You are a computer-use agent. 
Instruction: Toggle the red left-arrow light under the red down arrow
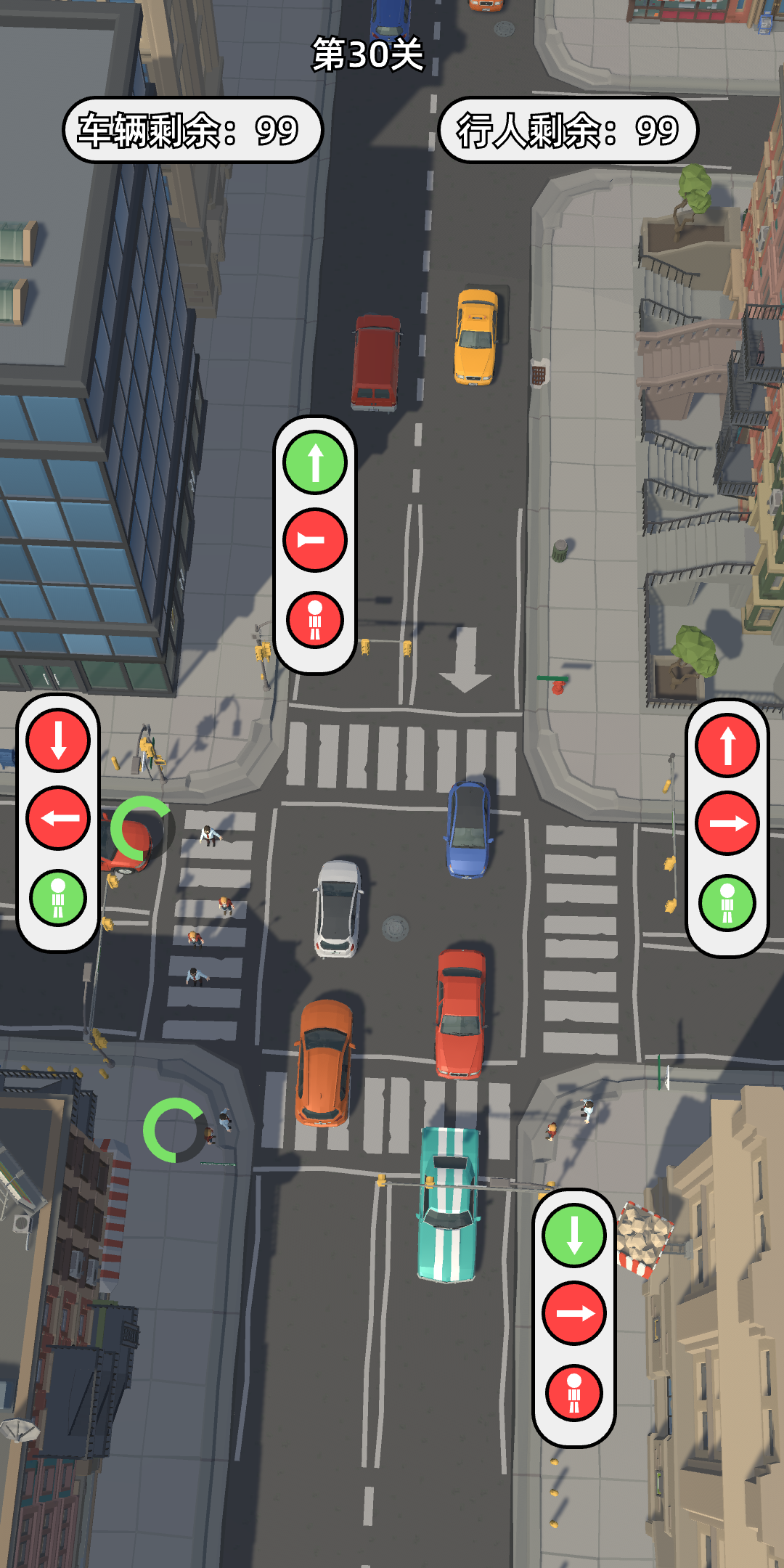tap(58, 818)
